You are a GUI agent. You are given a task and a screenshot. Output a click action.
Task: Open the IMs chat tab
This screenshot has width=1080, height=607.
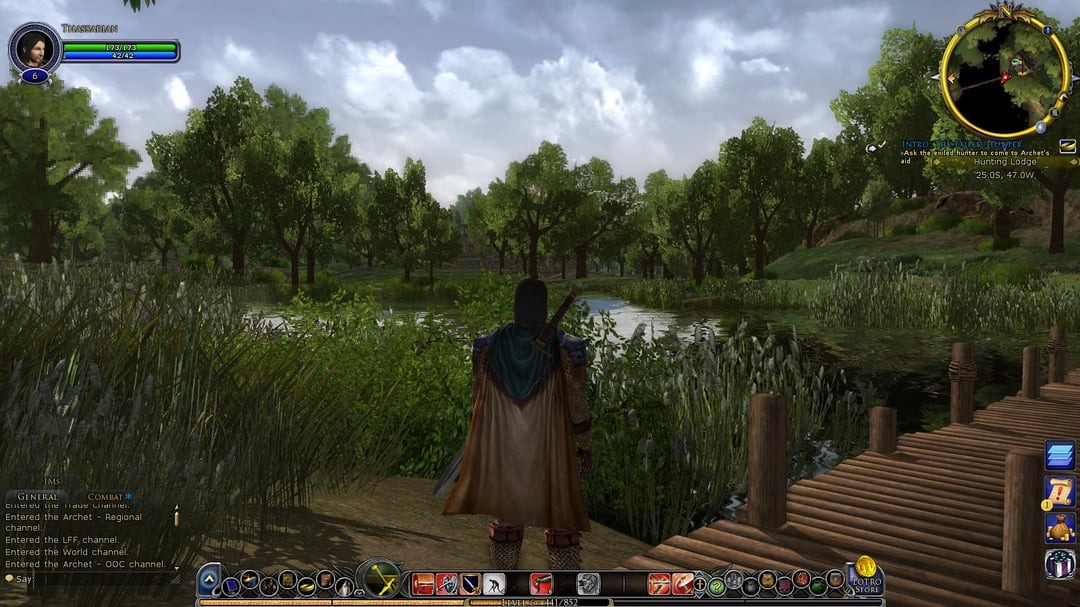coord(53,482)
